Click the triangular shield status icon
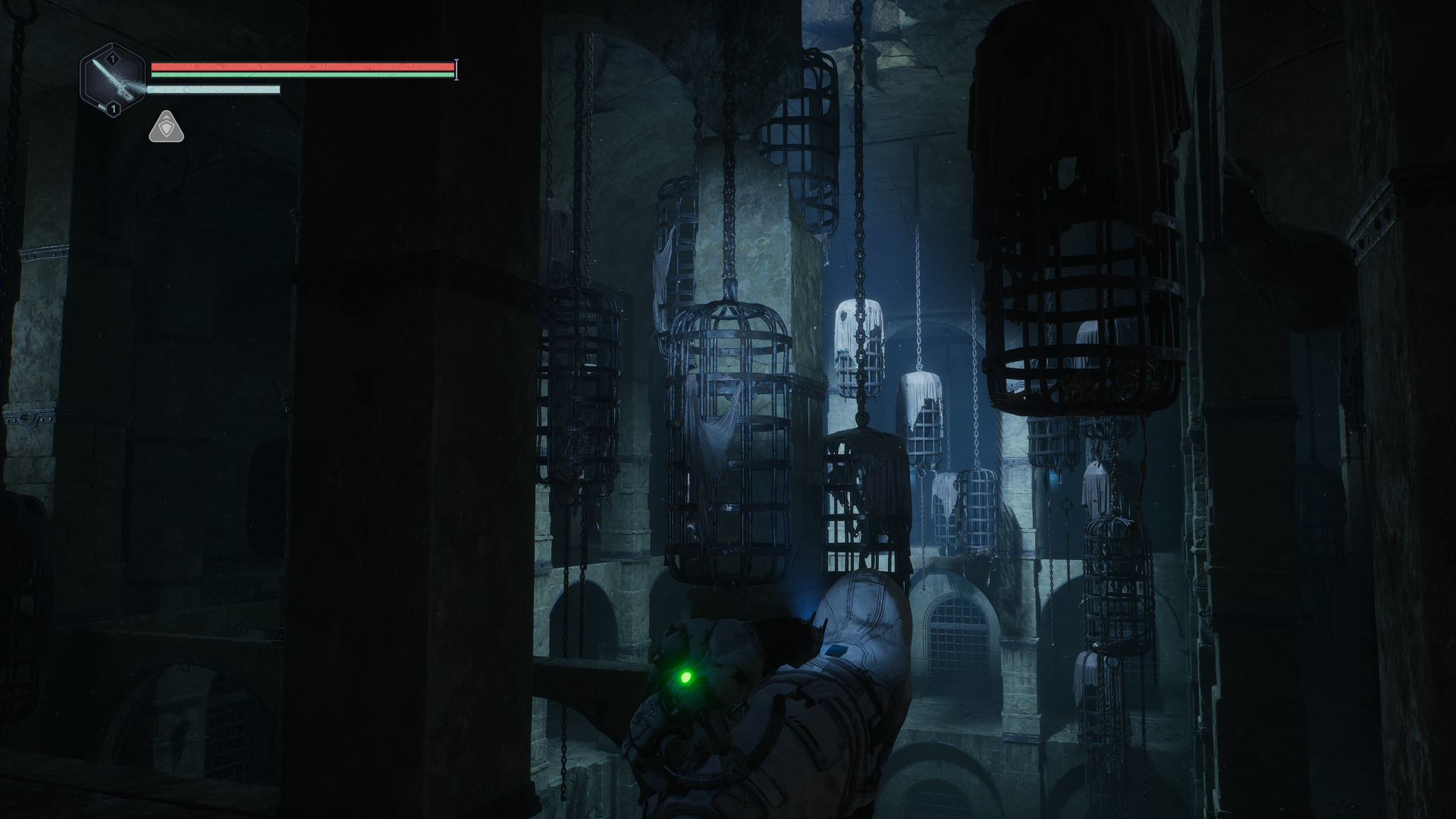The width and height of the screenshot is (1456, 819). click(x=166, y=127)
